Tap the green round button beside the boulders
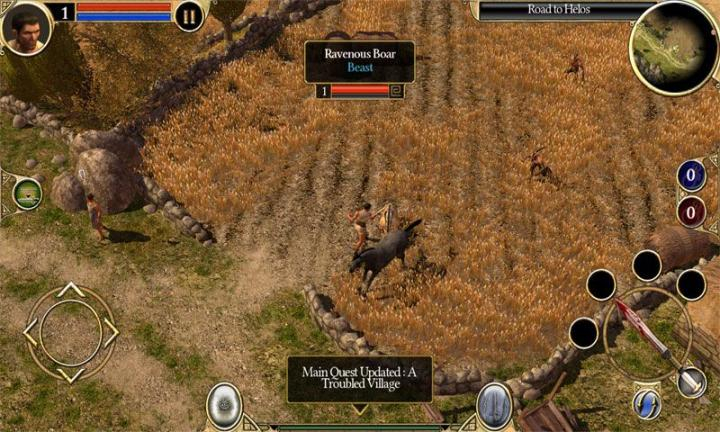This screenshot has height=432, width=720. click(27, 194)
